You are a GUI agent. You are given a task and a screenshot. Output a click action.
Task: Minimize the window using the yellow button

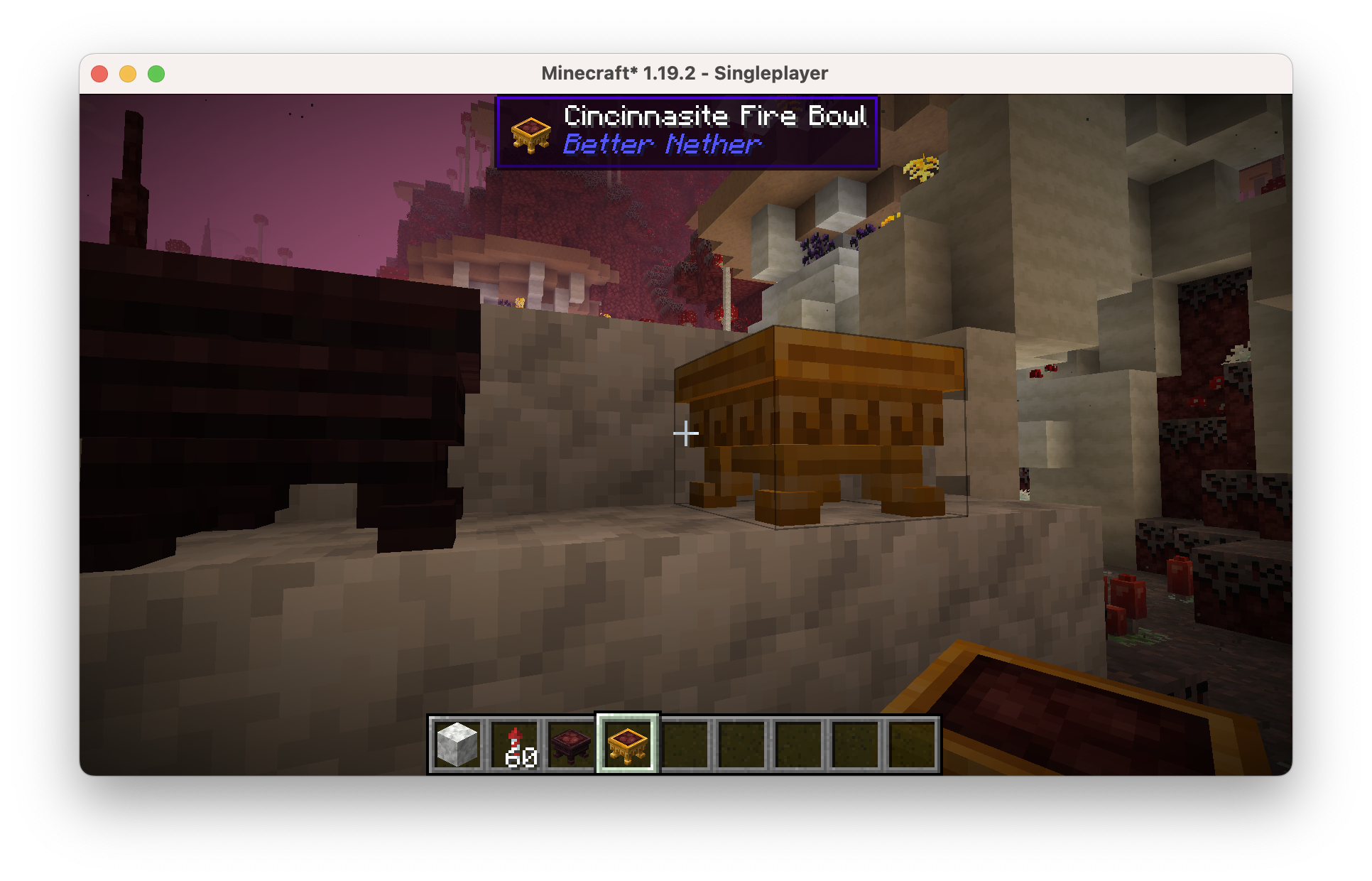(x=127, y=72)
